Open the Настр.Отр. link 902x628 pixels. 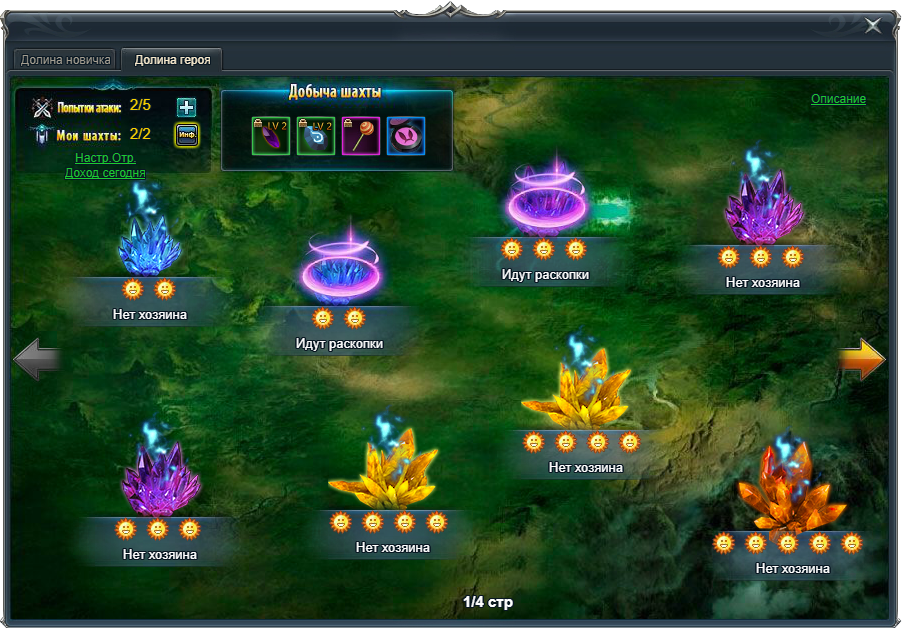click(105, 158)
